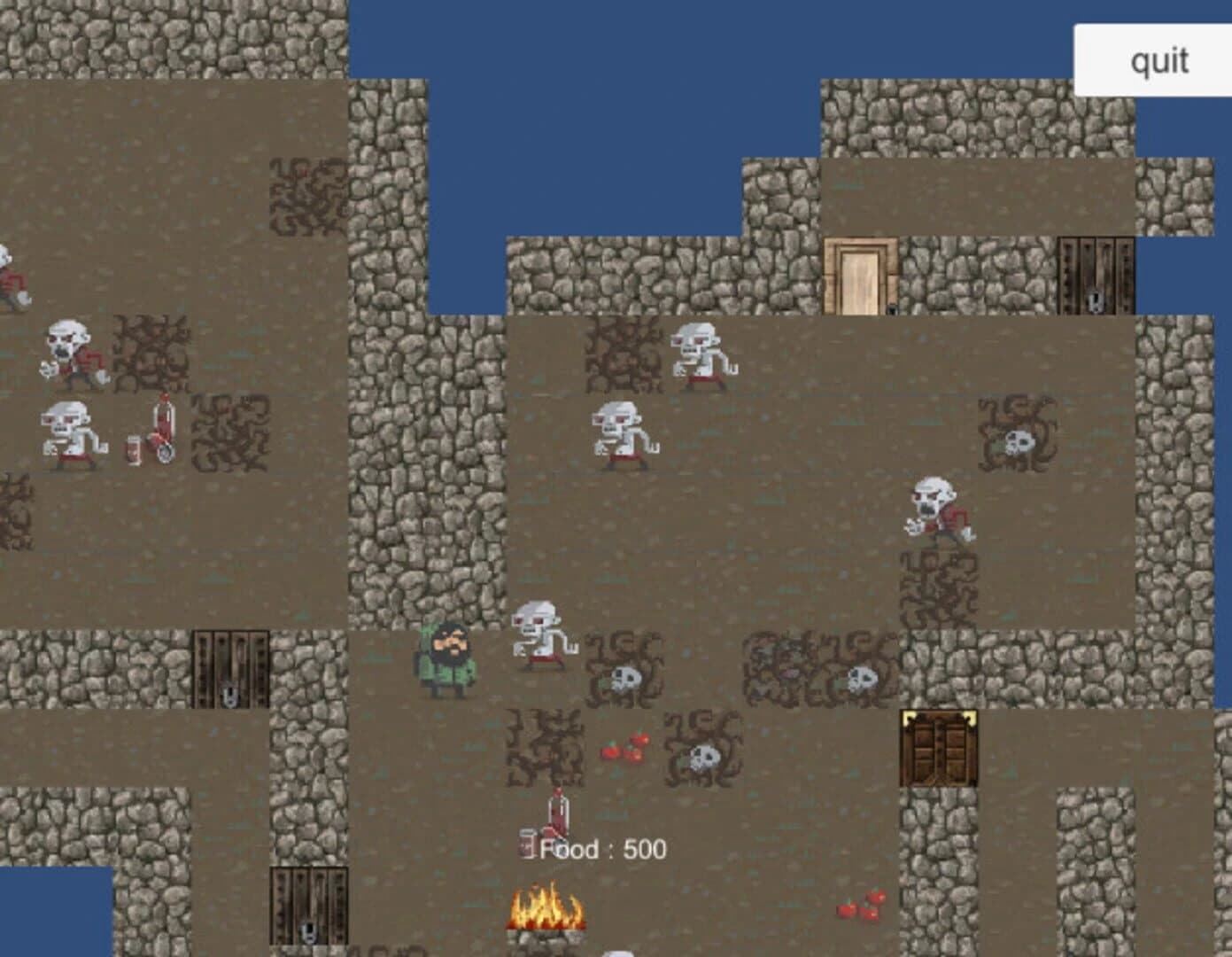
Task: Click the zombie near the wooden door
Action: click(700, 354)
